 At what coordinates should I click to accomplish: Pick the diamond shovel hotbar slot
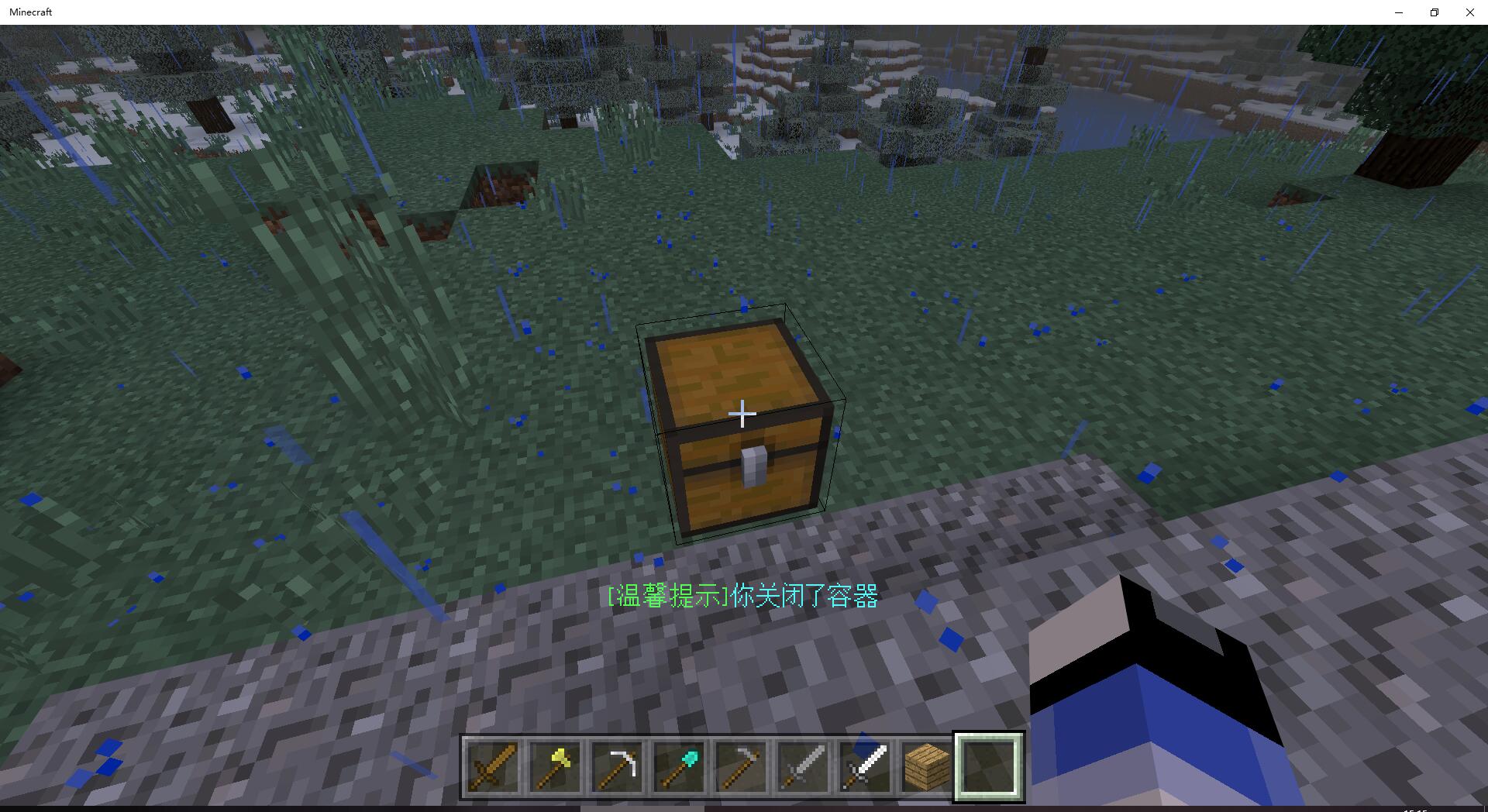[679, 766]
